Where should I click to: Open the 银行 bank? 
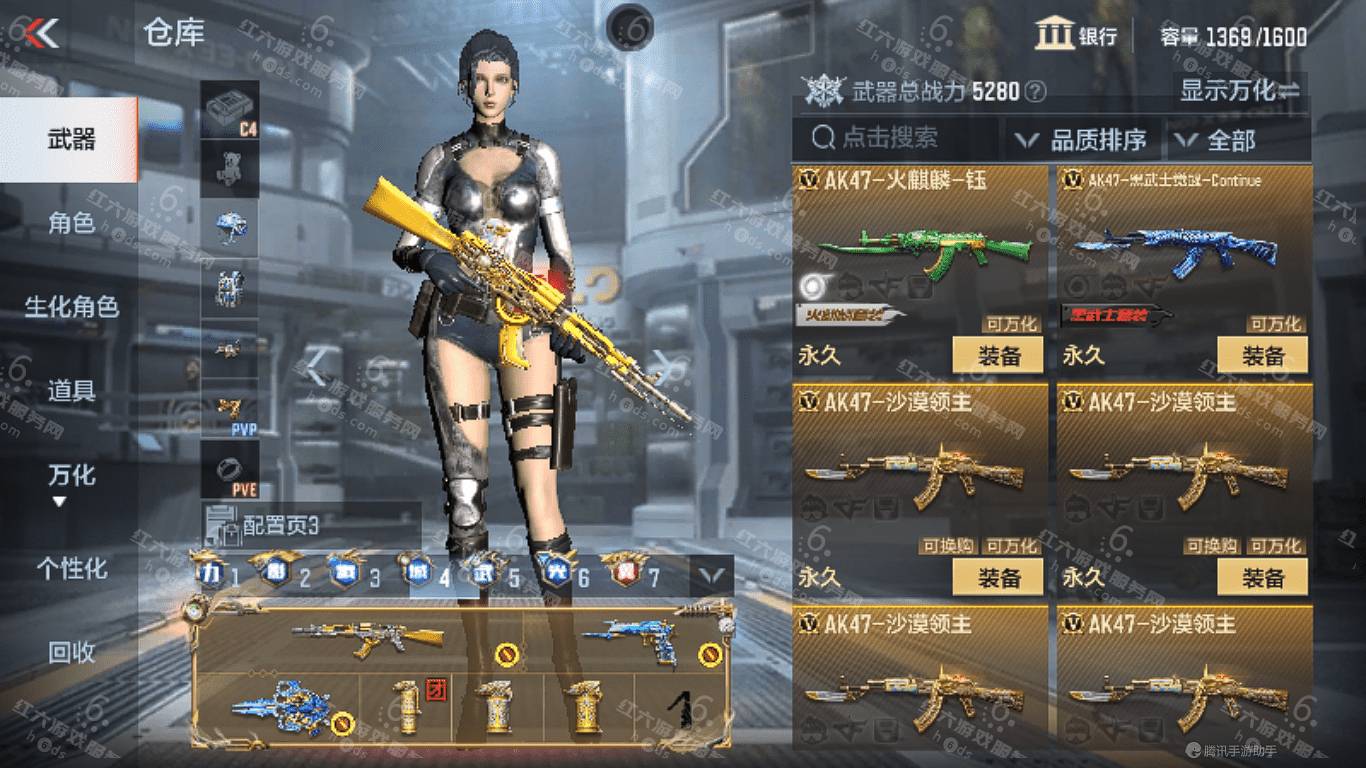pyautogui.click(x=1076, y=36)
